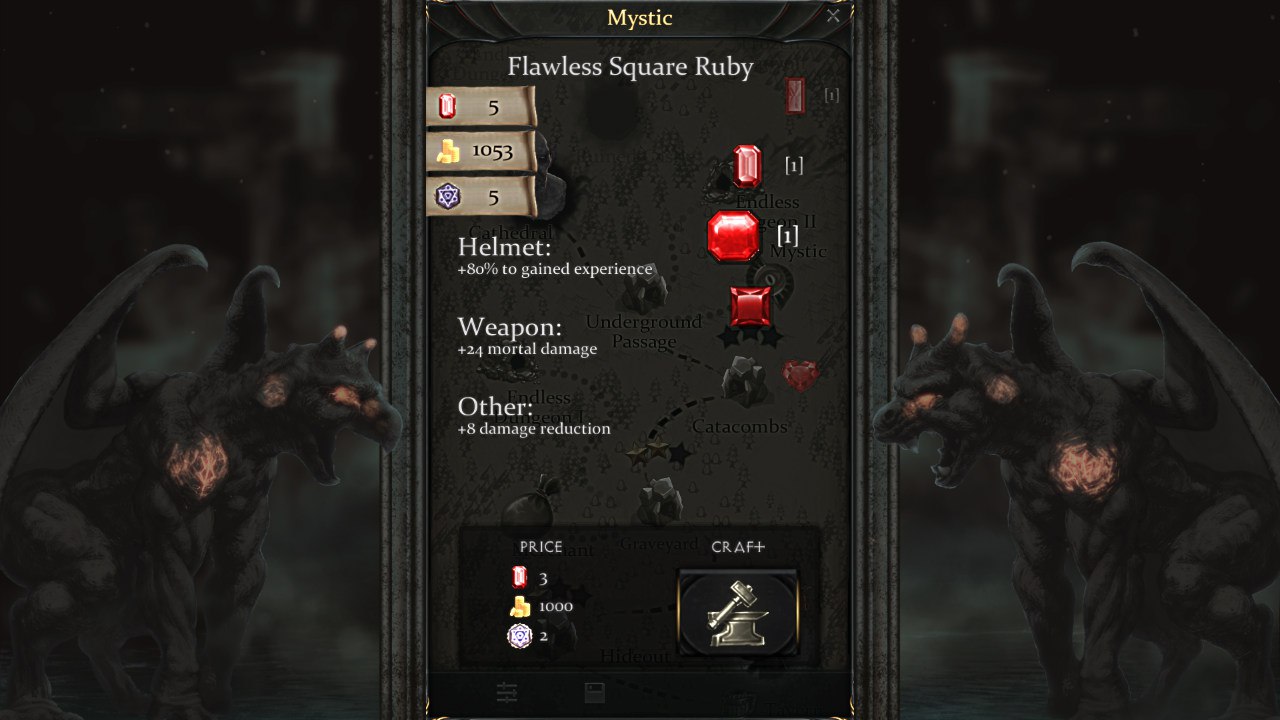Open the sliders icon in the bottom bar
1280x720 pixels.
coord(507,691)
